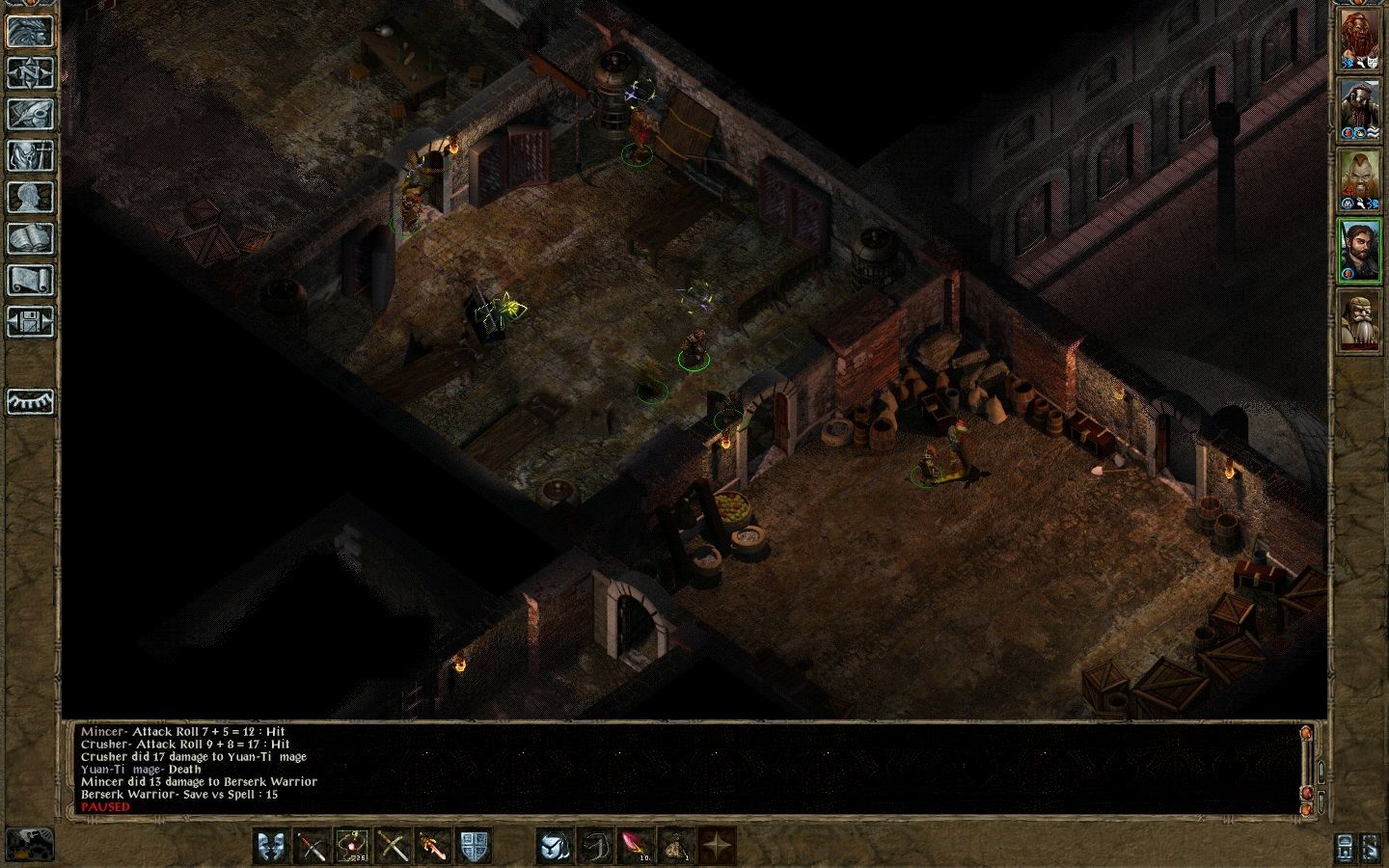This screenshot has width=1389, height=868.
Task: Activate the talk action with the two masks
Action: coord(271,846)
